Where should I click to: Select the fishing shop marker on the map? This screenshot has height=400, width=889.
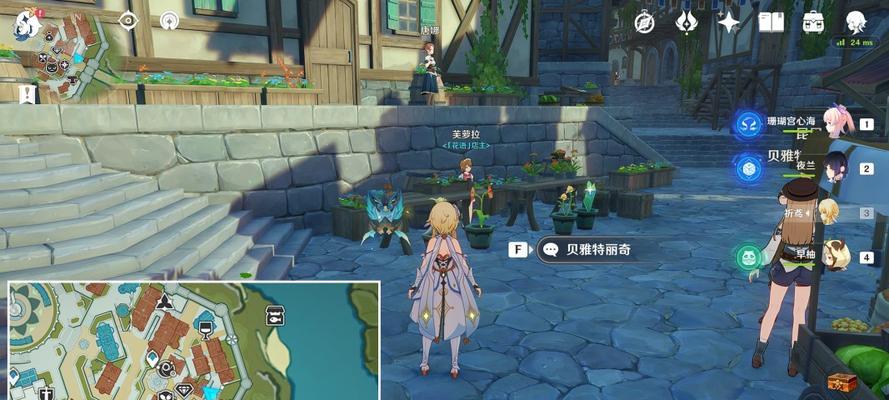pyautogui.click(x=275, y=316)
